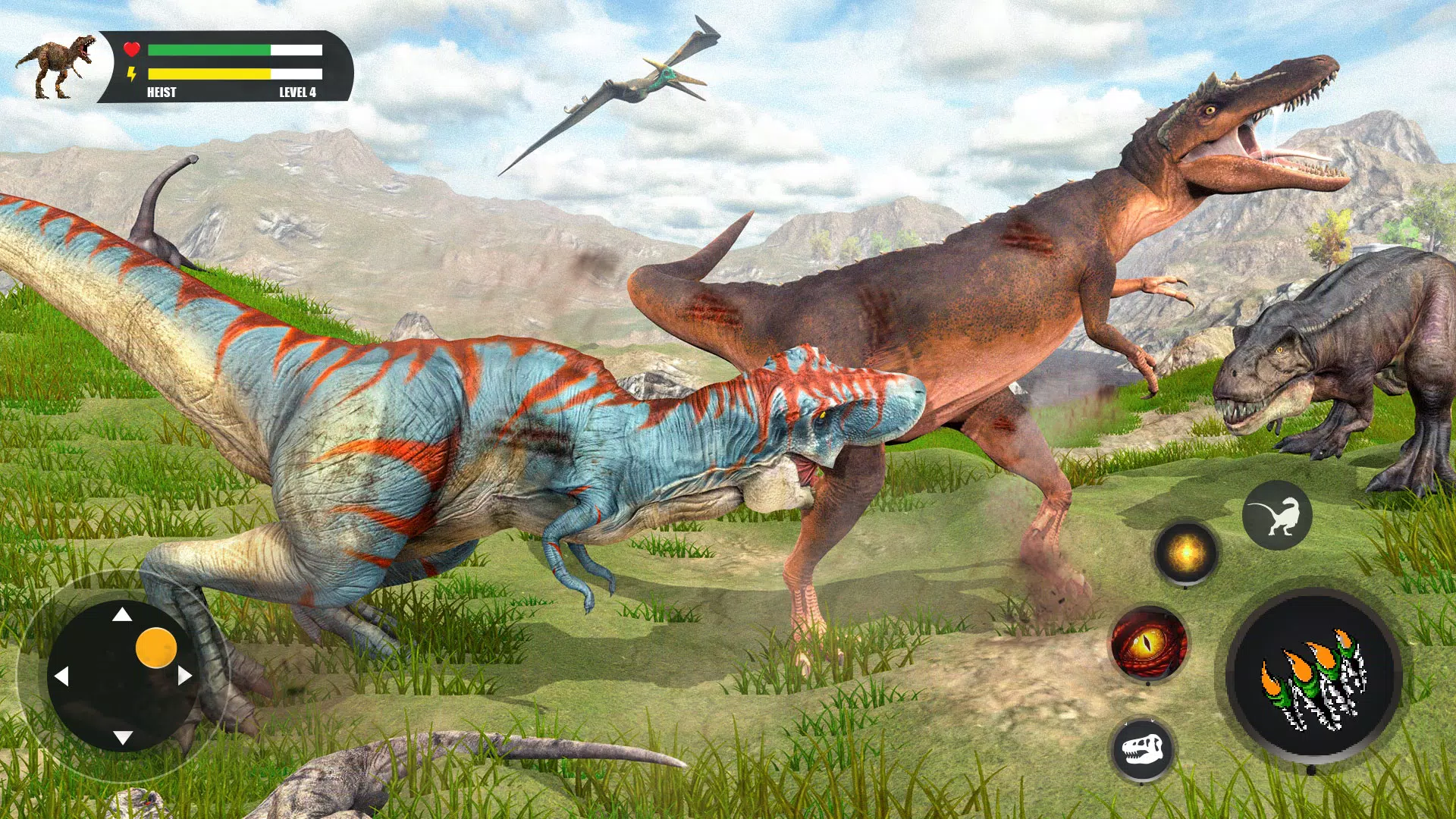The height and width of the screenshot is (819, 1456).
Task: Tap the joystick's up arrow
Action: coord(122,614)
